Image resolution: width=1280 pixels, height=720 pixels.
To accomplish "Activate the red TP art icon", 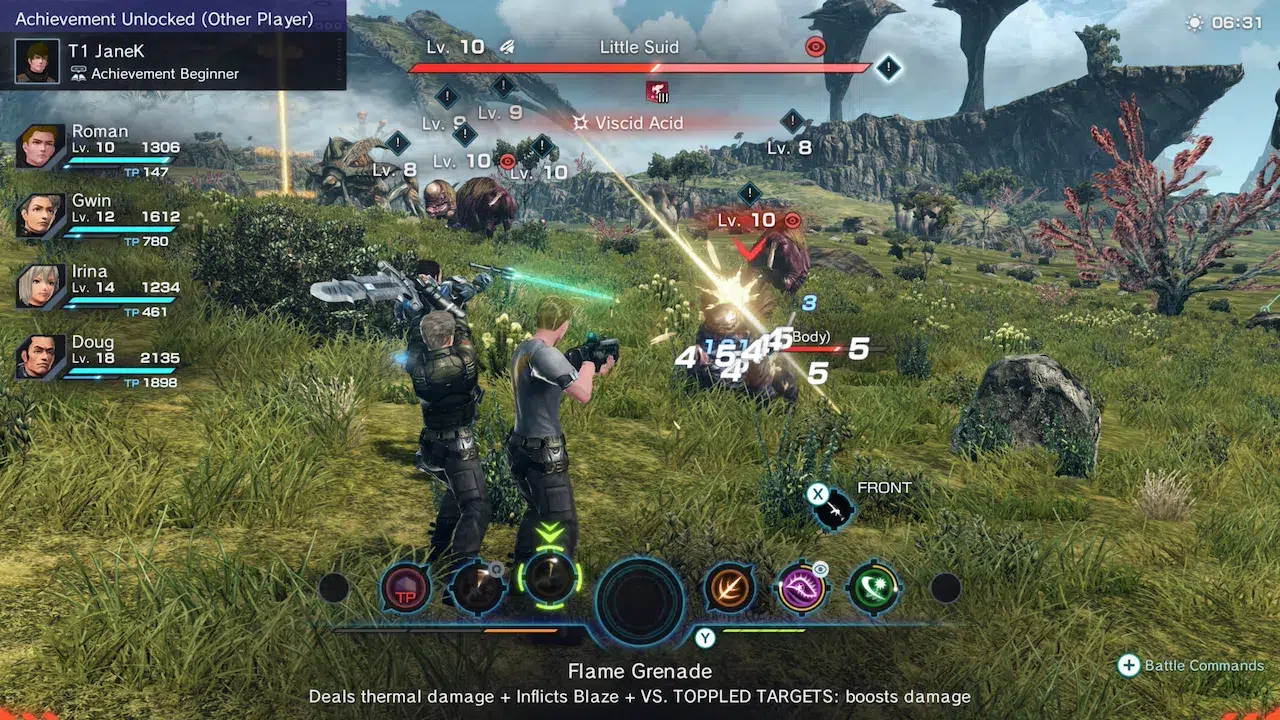I will tap(406, 588).
